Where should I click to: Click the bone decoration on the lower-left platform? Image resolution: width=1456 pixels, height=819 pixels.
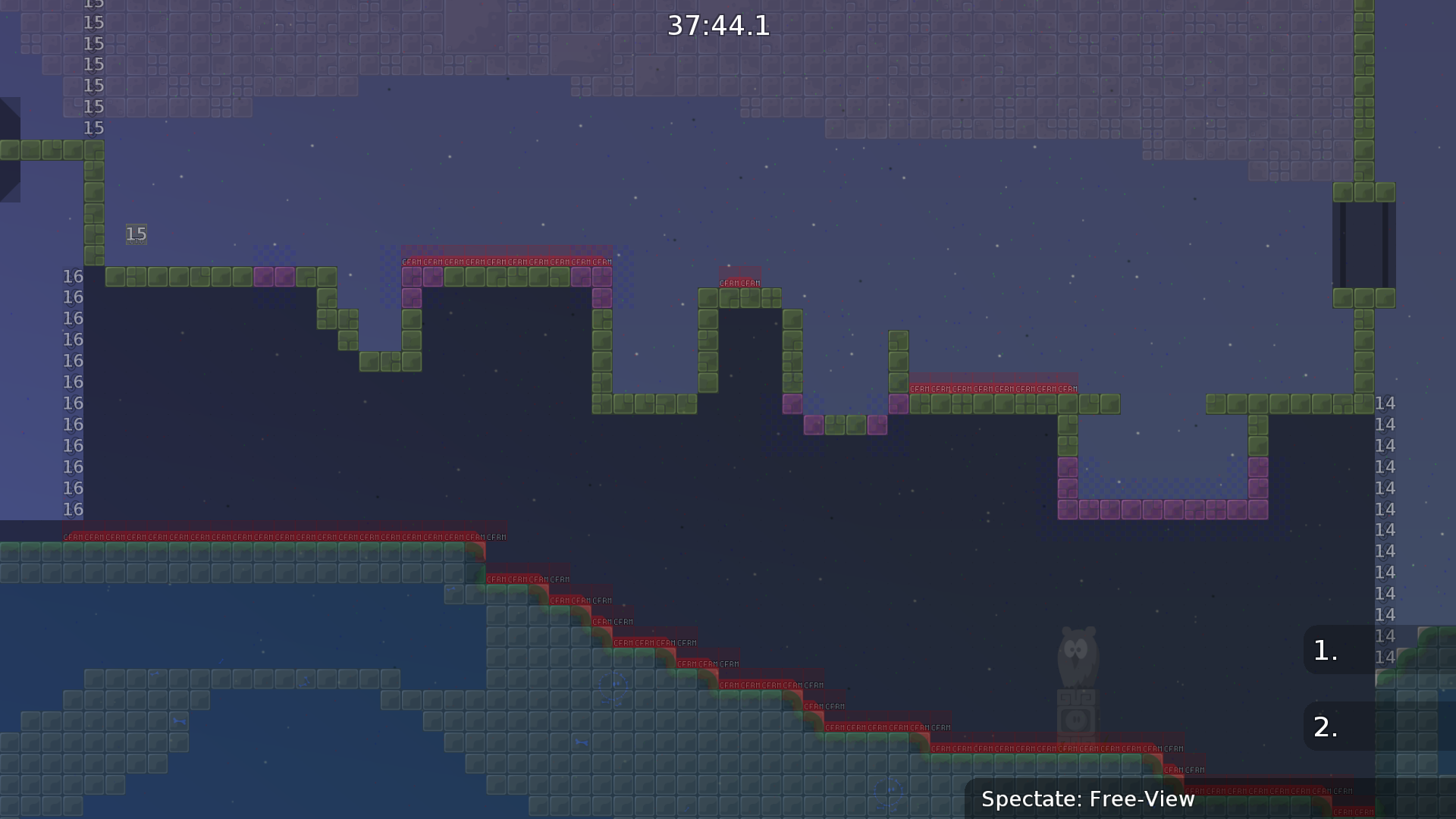click(x=180, y=721)
